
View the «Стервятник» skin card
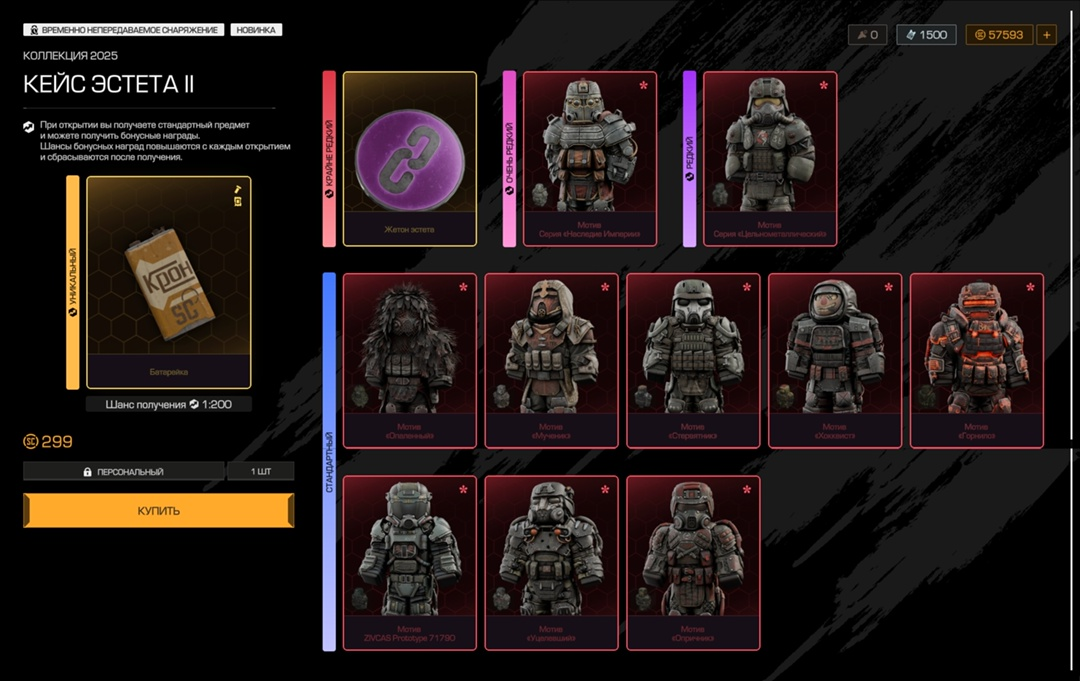pyautogui.click(x=694, y=360)
